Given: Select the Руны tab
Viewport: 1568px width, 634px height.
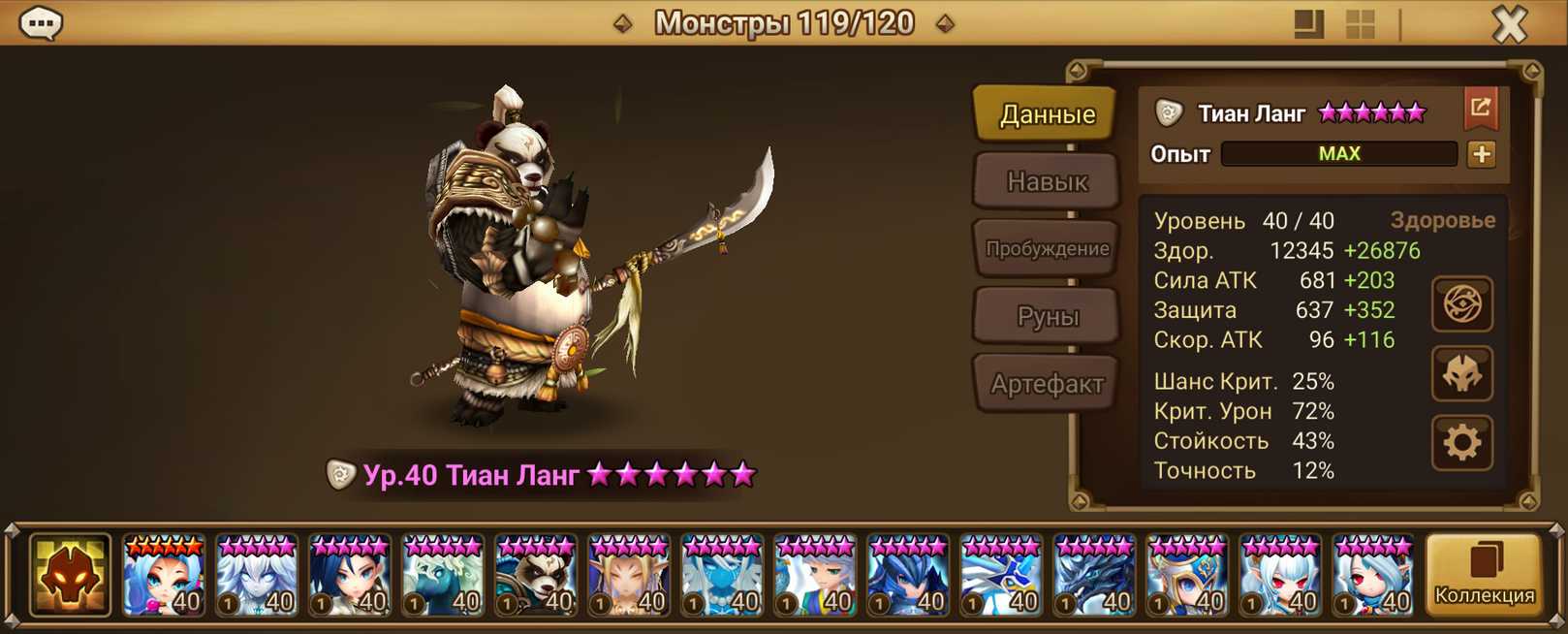Looking at the screenshot, I should [1047, 316].
